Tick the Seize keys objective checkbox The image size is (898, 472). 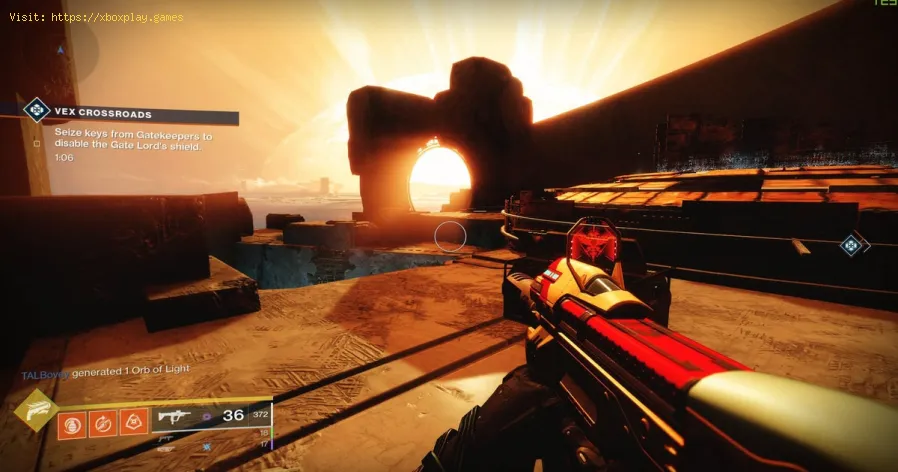click(37, 143)
